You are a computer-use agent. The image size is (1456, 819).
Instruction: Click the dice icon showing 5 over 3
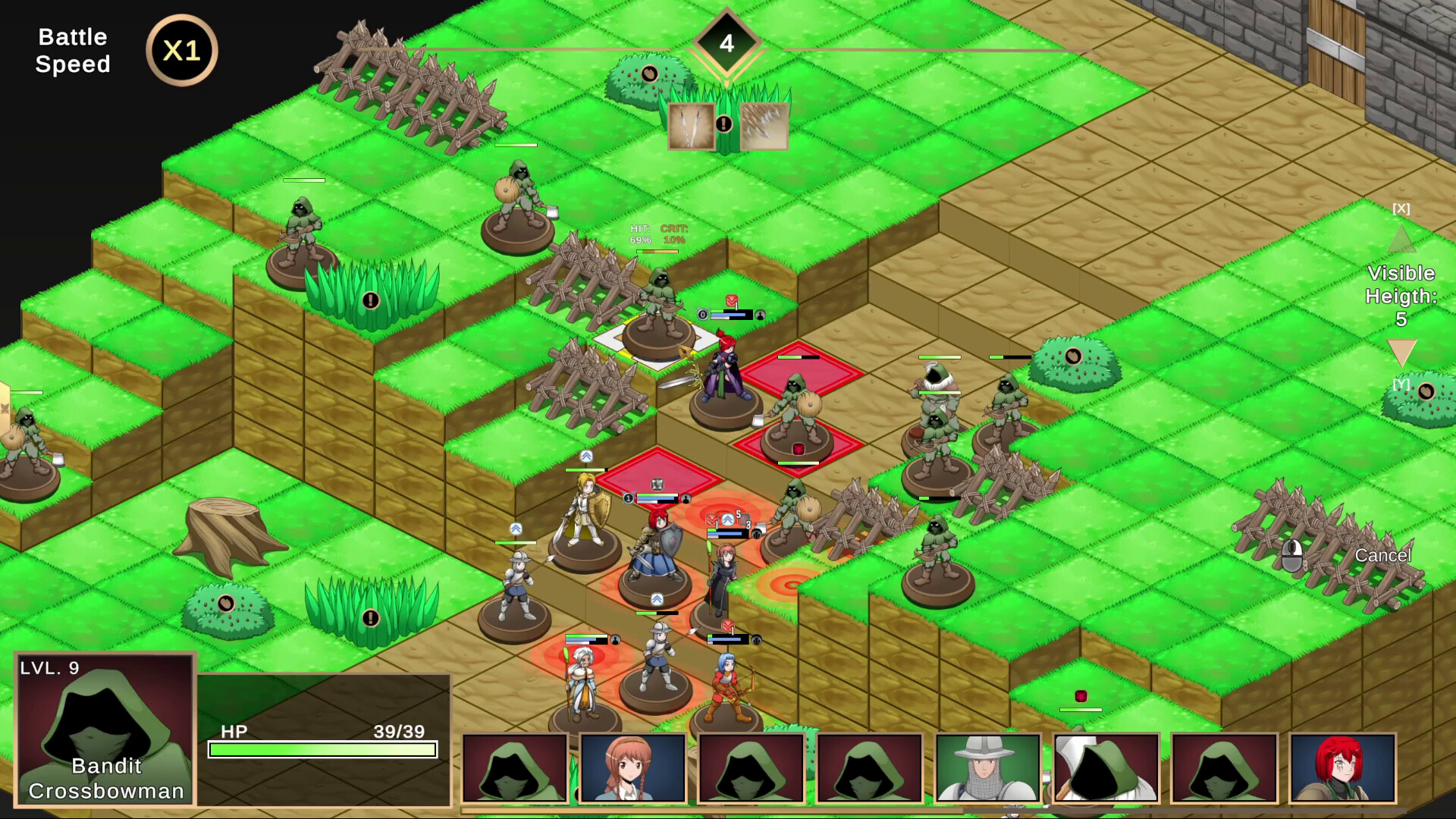[x=744, y=520]
